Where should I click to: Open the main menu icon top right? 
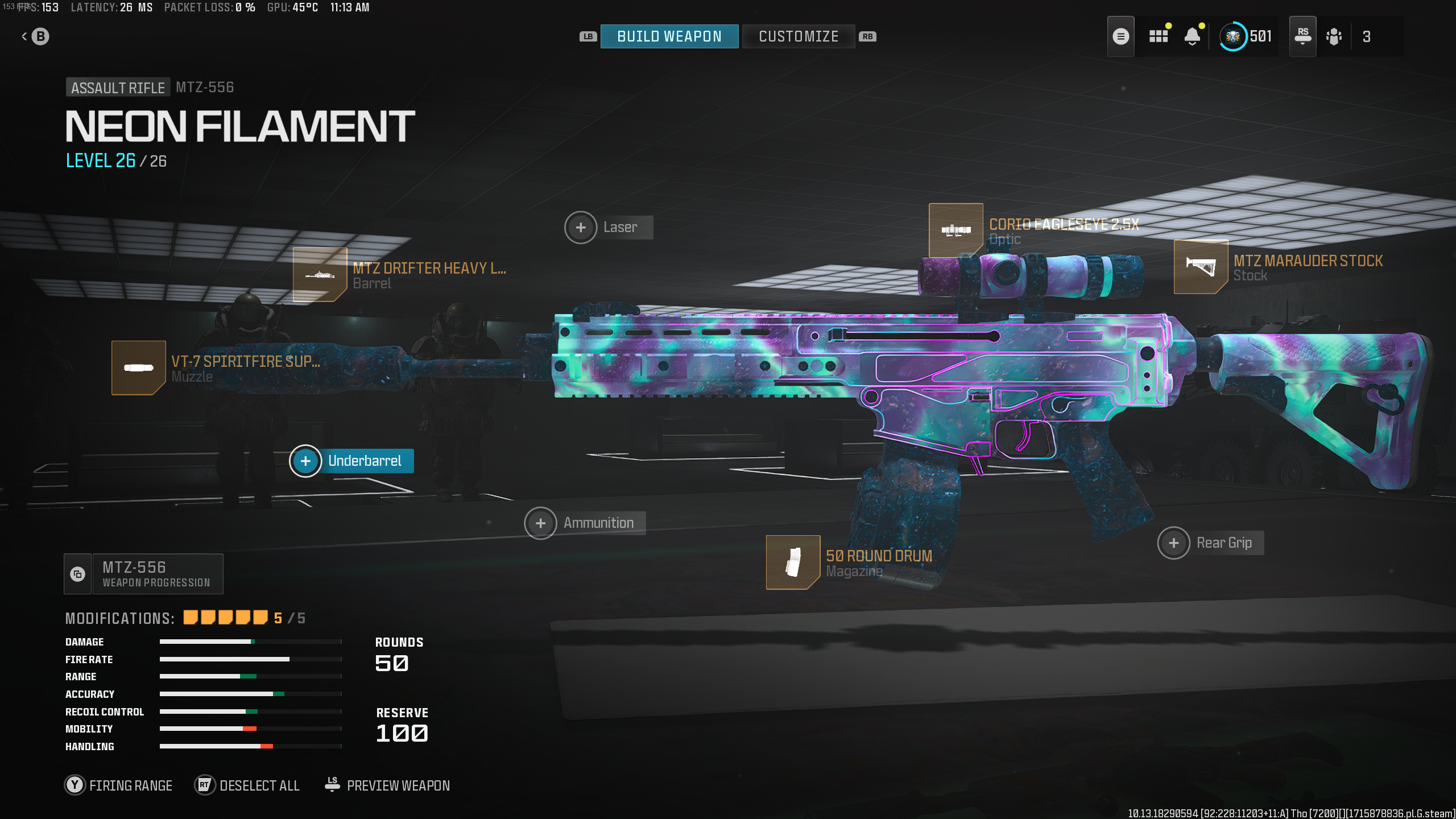point(1121,36)
